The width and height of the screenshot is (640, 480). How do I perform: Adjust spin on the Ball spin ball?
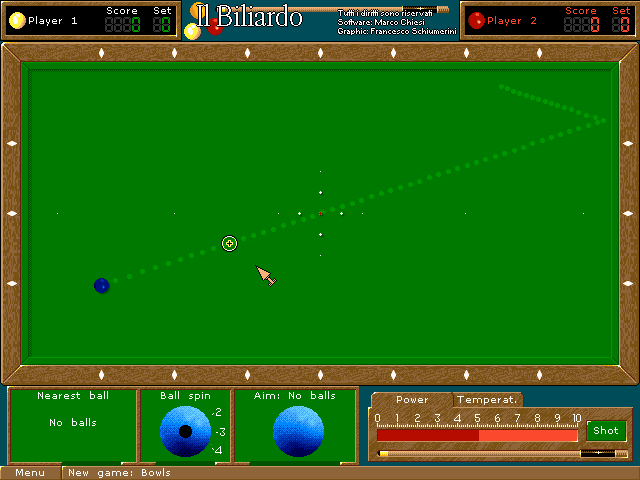coord(185,431)
